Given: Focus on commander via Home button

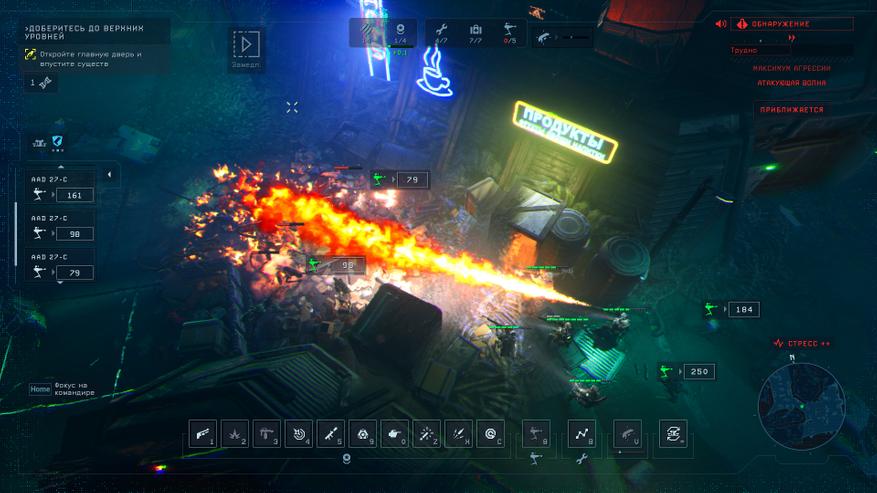Looking at the screenshot, I should (x=40, y=389).
